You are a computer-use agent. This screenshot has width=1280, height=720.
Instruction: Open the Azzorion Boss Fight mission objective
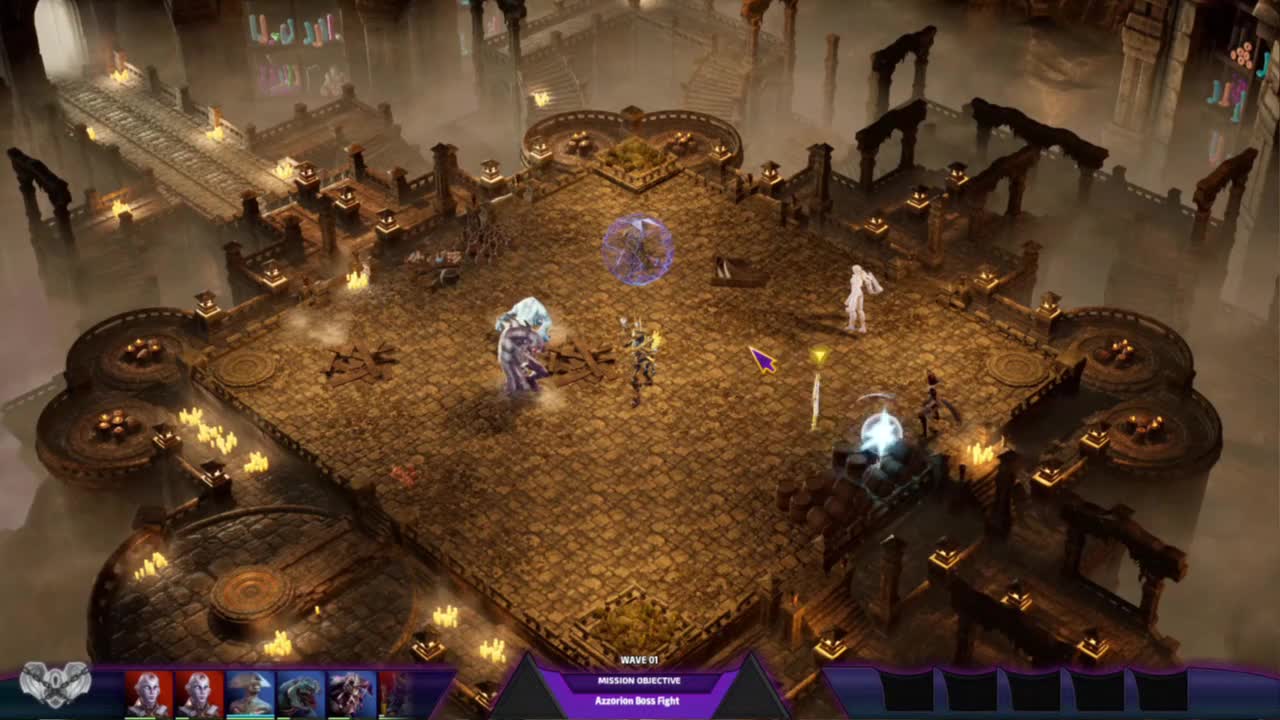(x=637, y=701)
